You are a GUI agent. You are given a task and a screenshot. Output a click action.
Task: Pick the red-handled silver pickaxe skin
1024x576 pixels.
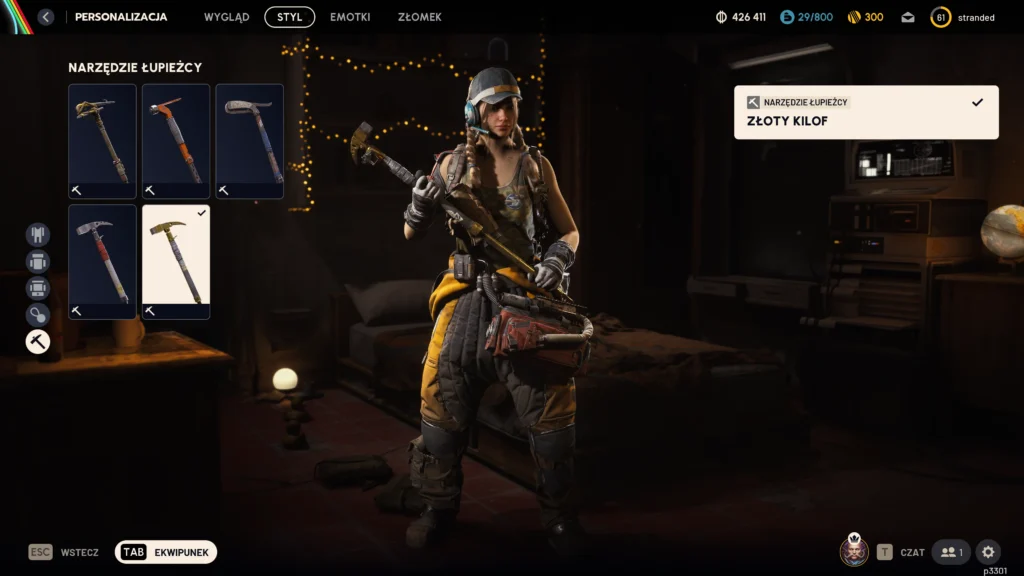pyautogui.click(x=102, y=262)
